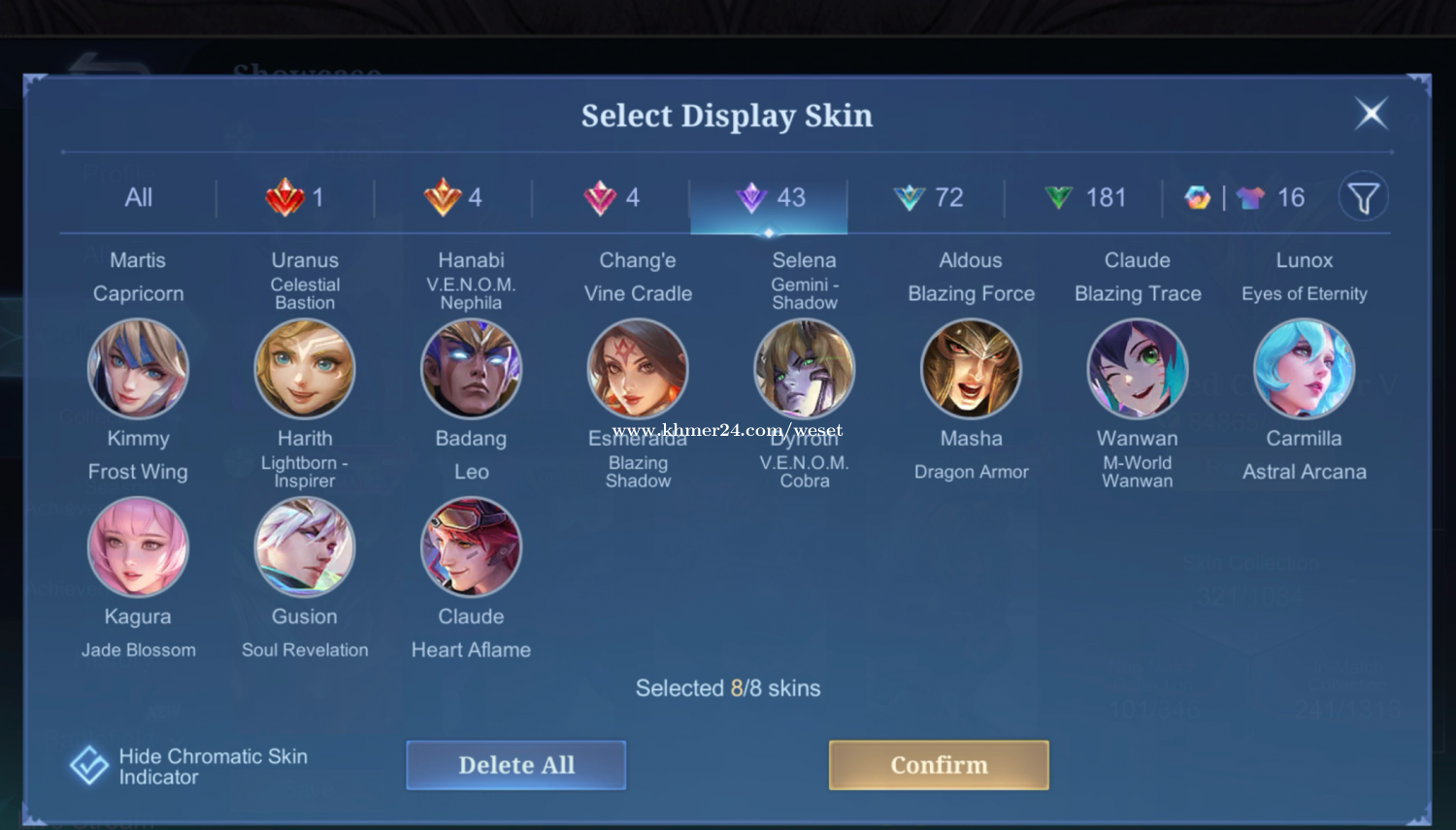Pick the Badang Leo skin portrait
1456x830 pixels.
coord(471,369)
